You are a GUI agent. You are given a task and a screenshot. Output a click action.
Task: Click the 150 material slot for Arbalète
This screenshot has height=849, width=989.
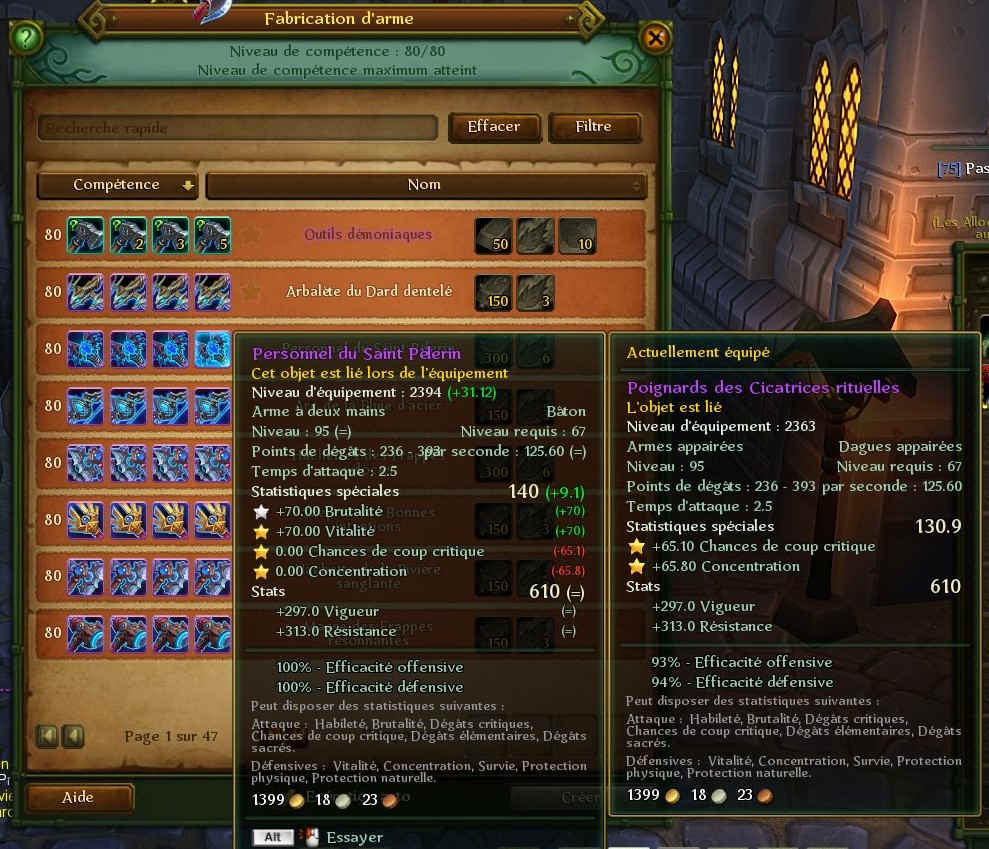(492, 292)
